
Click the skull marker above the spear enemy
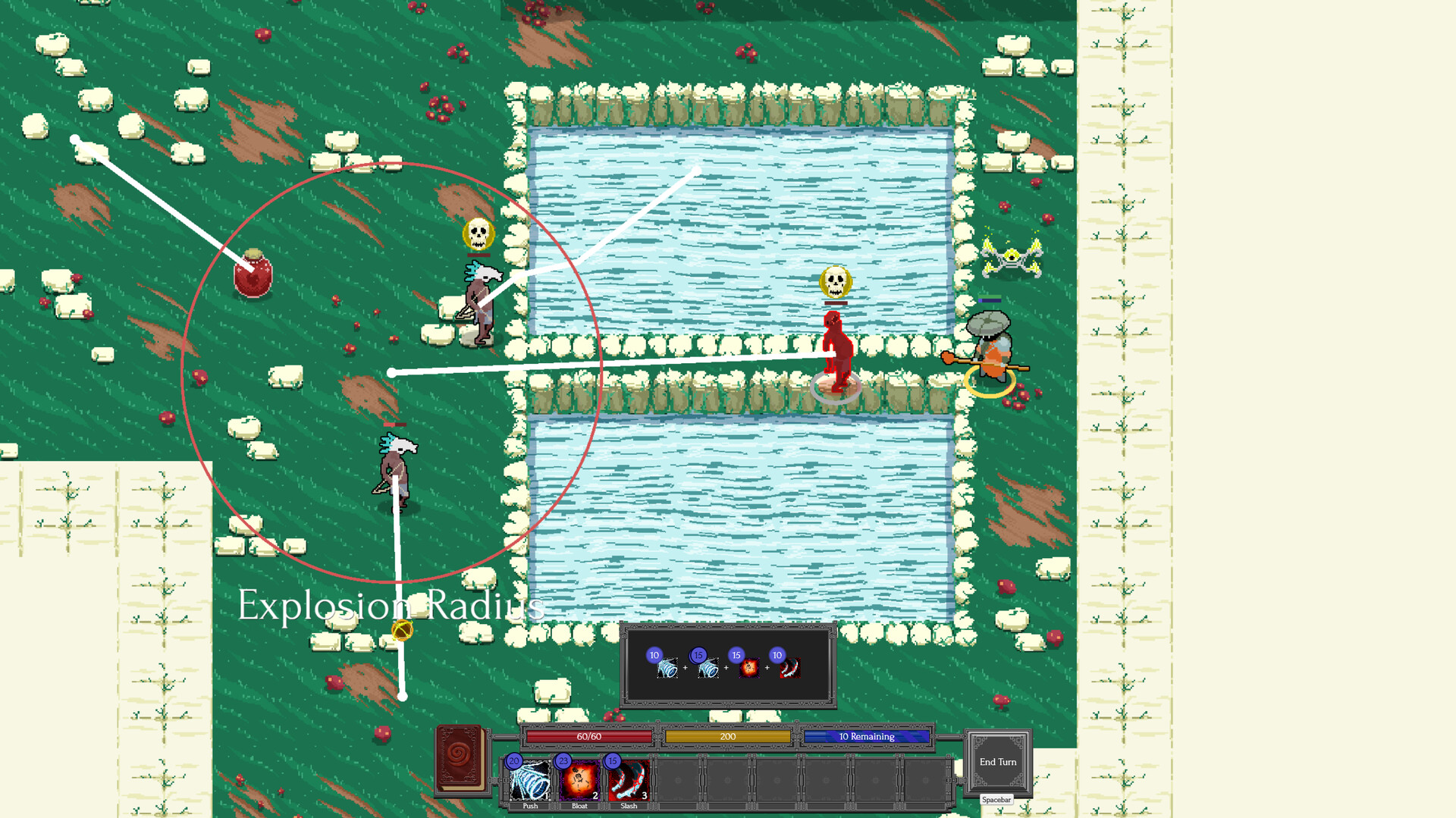[477, 233]
